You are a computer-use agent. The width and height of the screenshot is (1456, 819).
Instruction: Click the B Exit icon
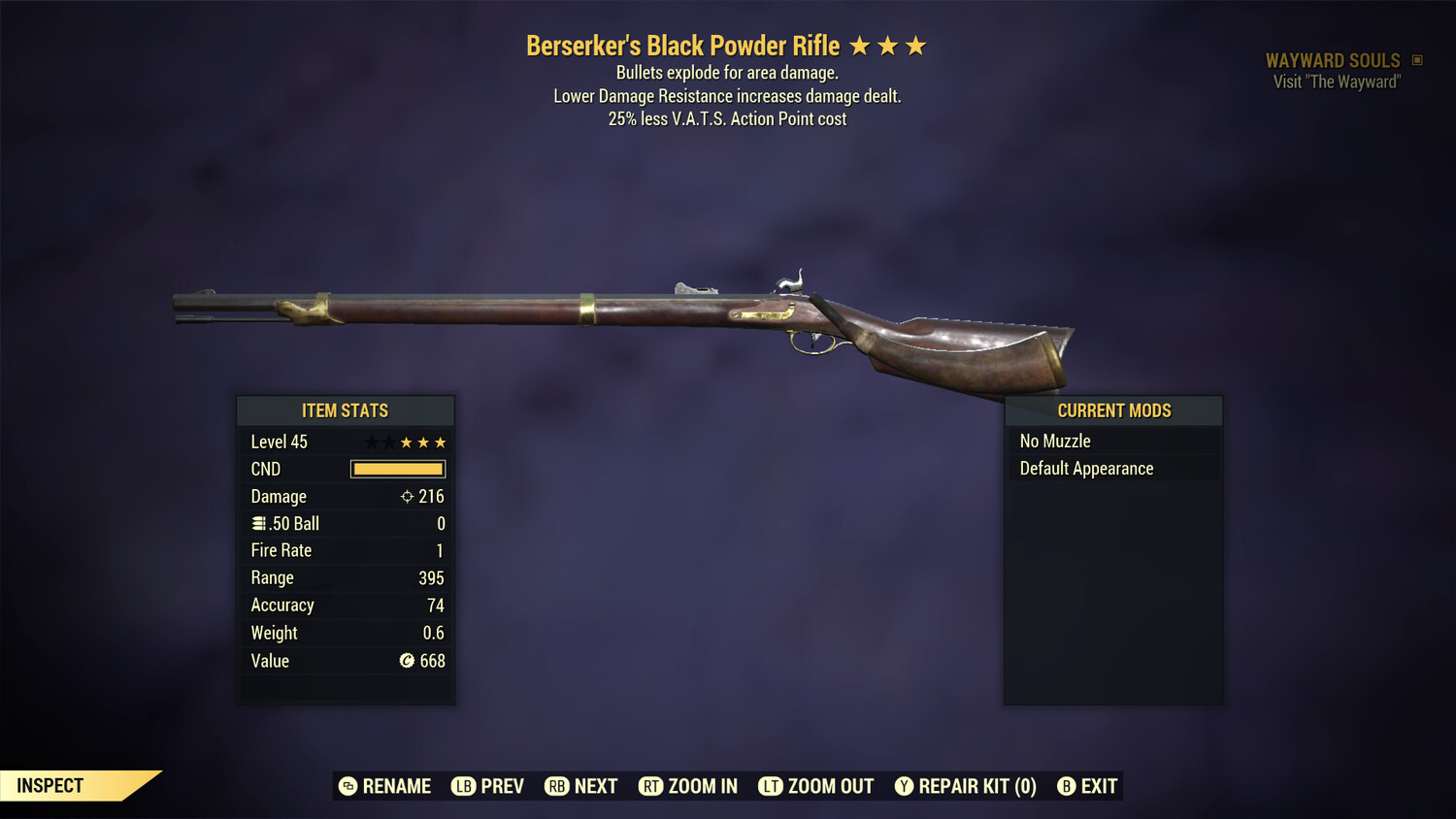pyautogui.click(x=1068, y=786)
